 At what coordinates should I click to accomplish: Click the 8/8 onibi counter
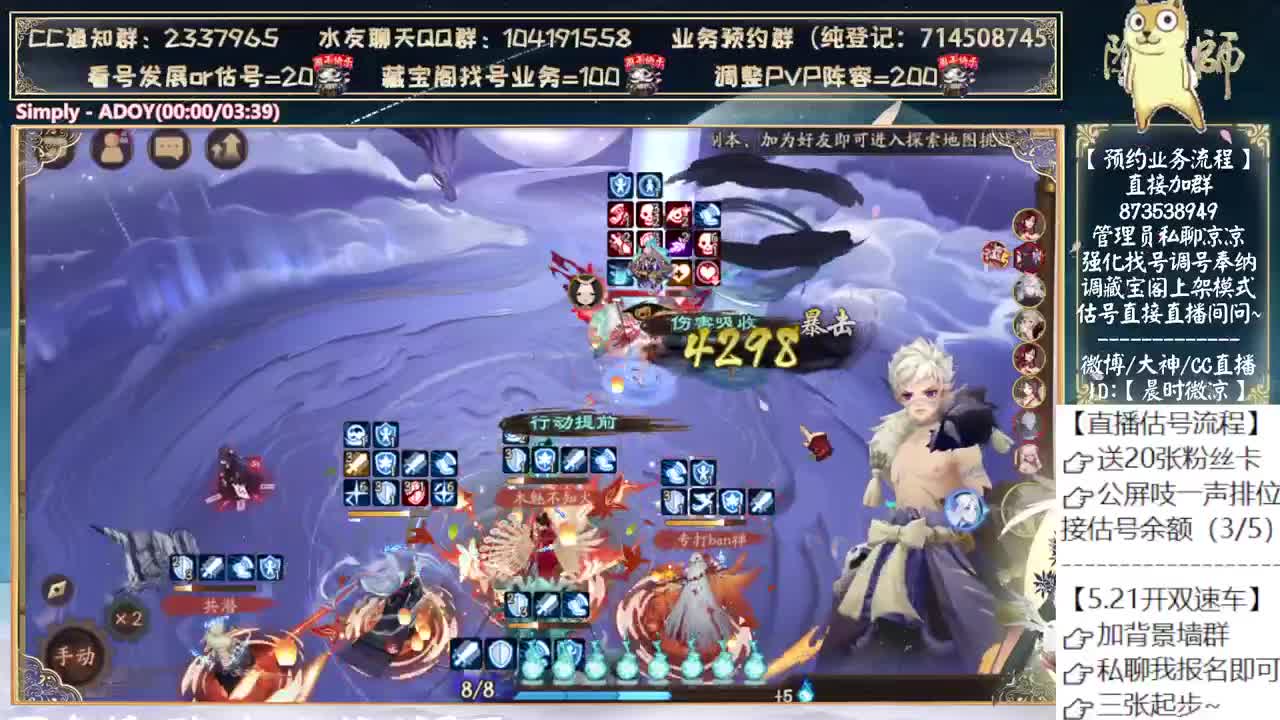pos(477,688)
